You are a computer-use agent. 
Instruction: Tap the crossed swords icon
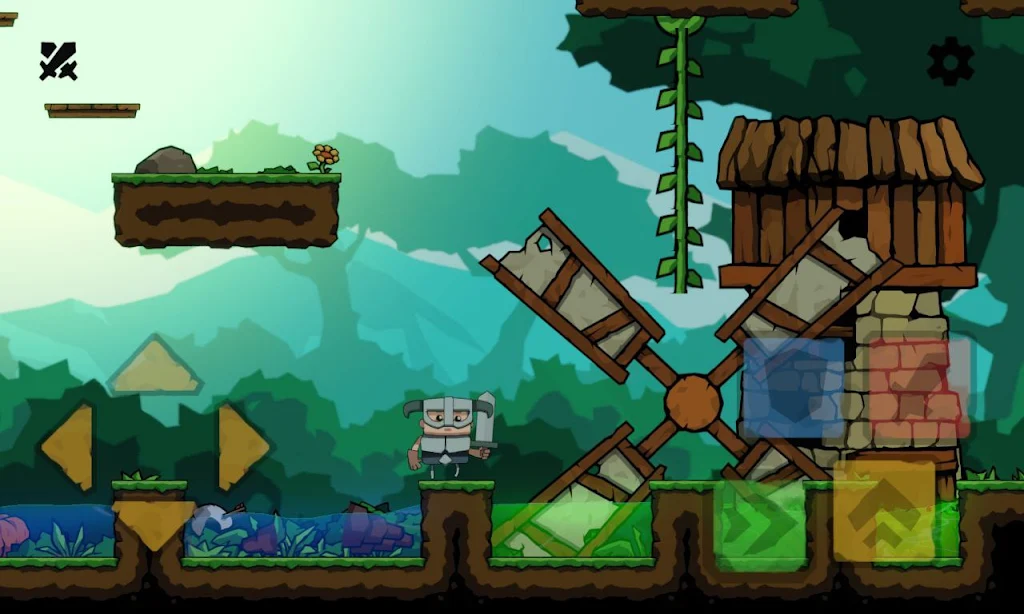pyautogui.click(x=58, y=61)
